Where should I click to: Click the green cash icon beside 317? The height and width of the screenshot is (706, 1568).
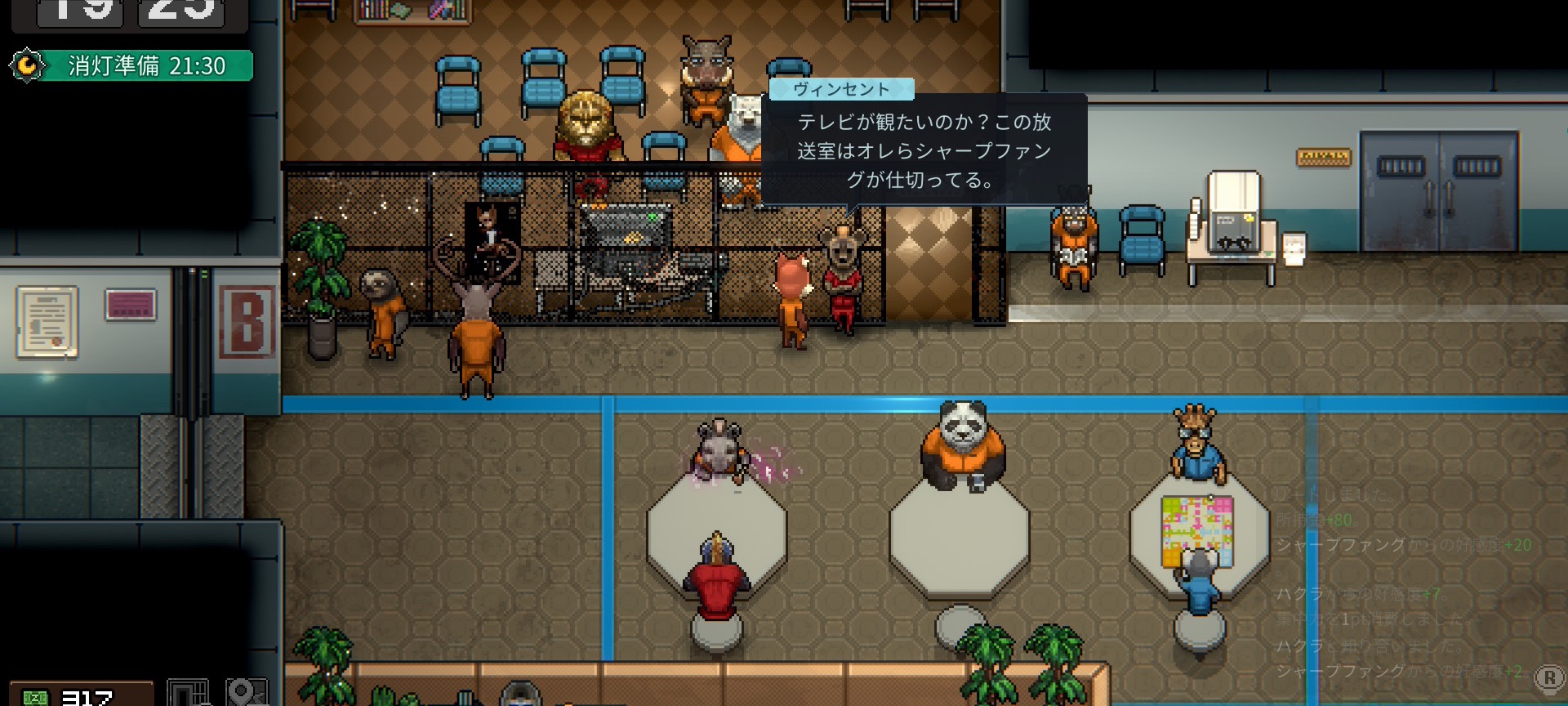pos(35,695)
